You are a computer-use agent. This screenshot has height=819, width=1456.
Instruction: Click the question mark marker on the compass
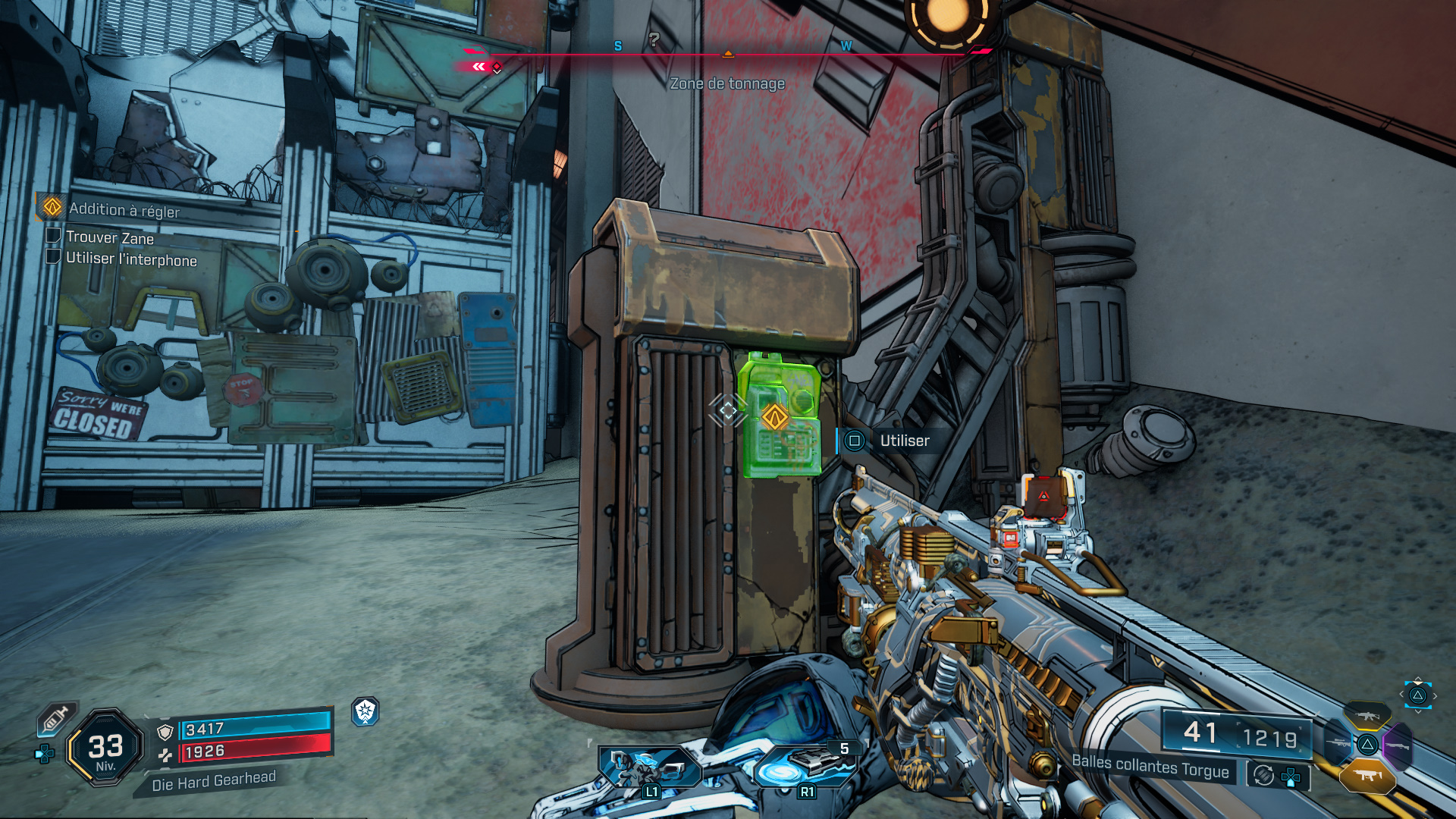click(x=654, y=39)
